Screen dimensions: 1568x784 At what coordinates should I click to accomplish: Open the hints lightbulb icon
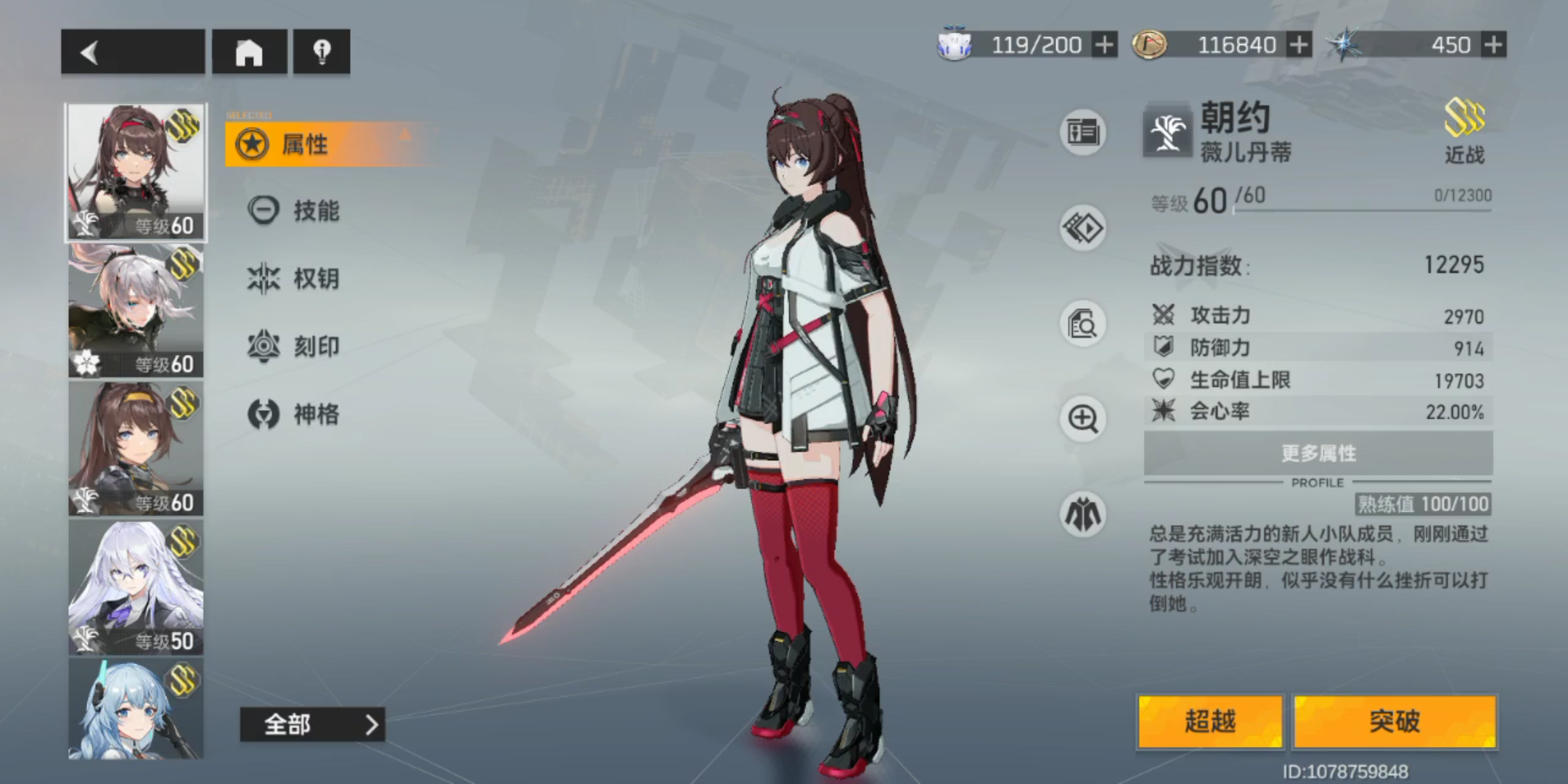pos(322,52)
